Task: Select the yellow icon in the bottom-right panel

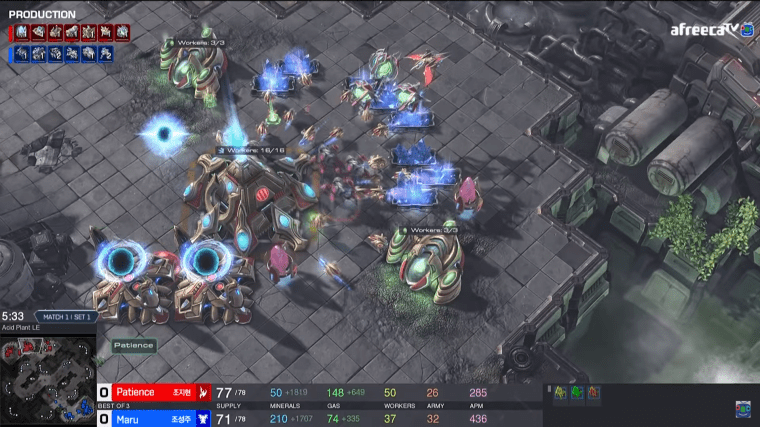Action: tap(560, 393)
